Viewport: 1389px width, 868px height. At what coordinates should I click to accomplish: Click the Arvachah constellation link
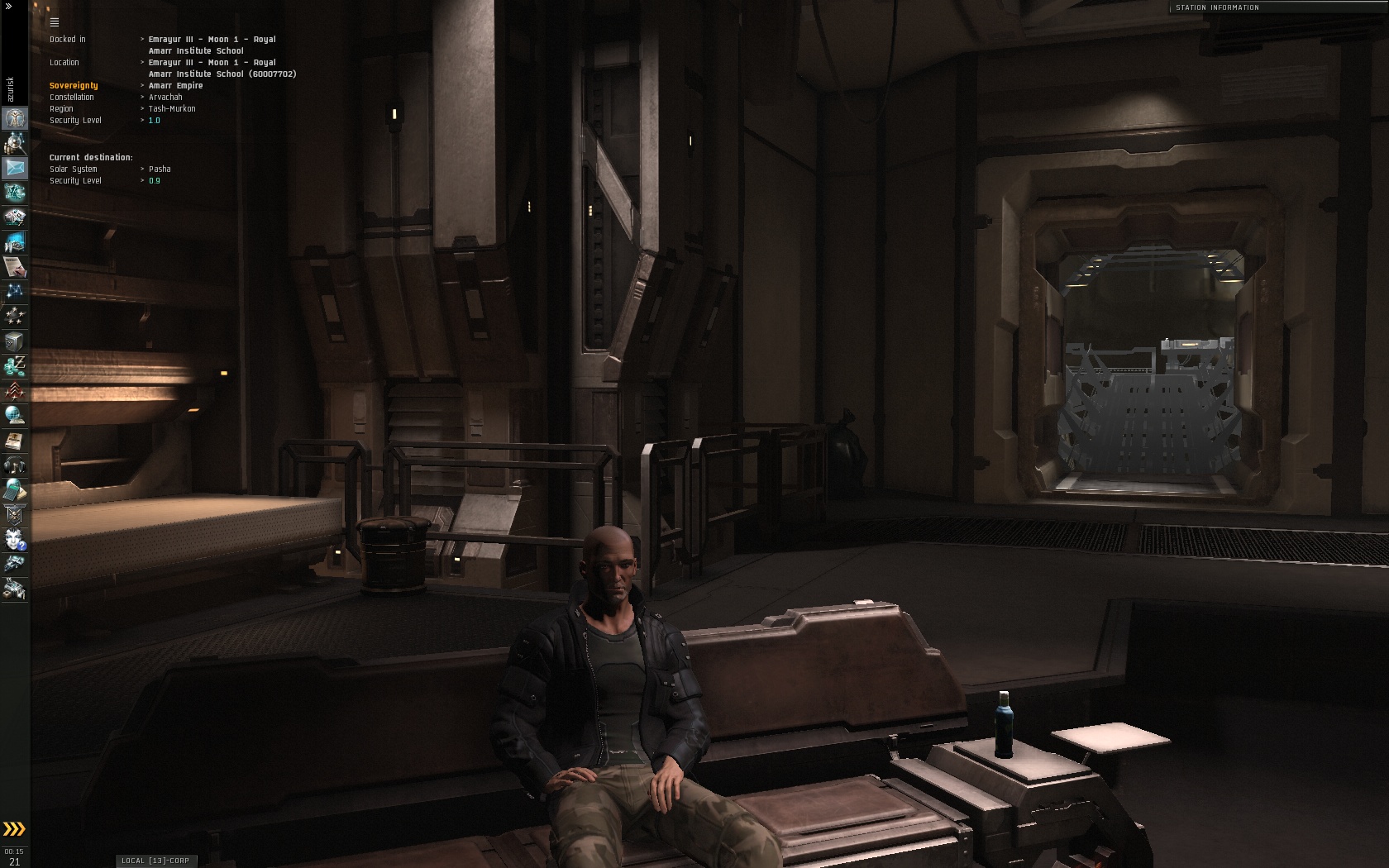pyautogui.click(x=165, y=98)
